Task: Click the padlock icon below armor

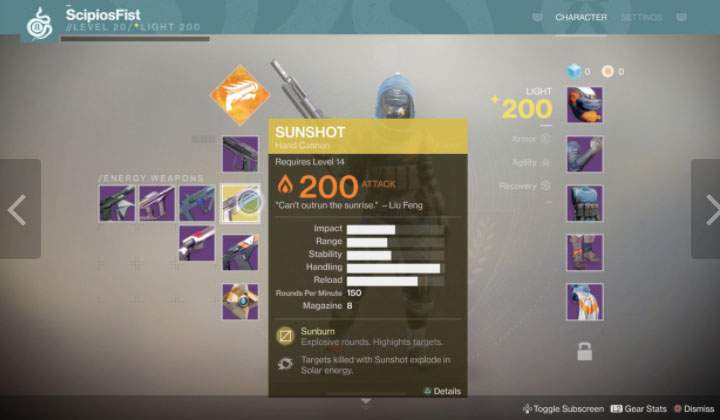Action: pos(584,350)
